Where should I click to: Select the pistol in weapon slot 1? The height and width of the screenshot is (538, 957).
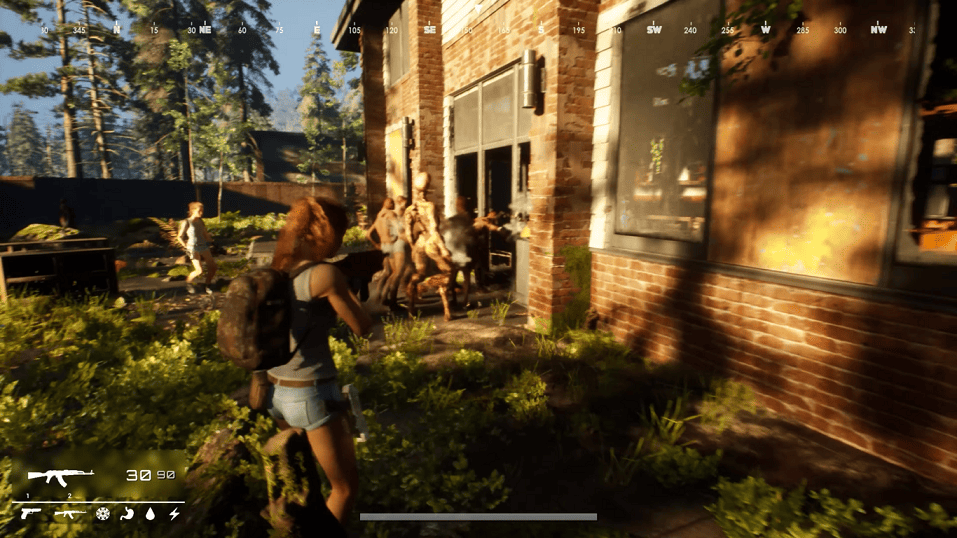[29, 514]
